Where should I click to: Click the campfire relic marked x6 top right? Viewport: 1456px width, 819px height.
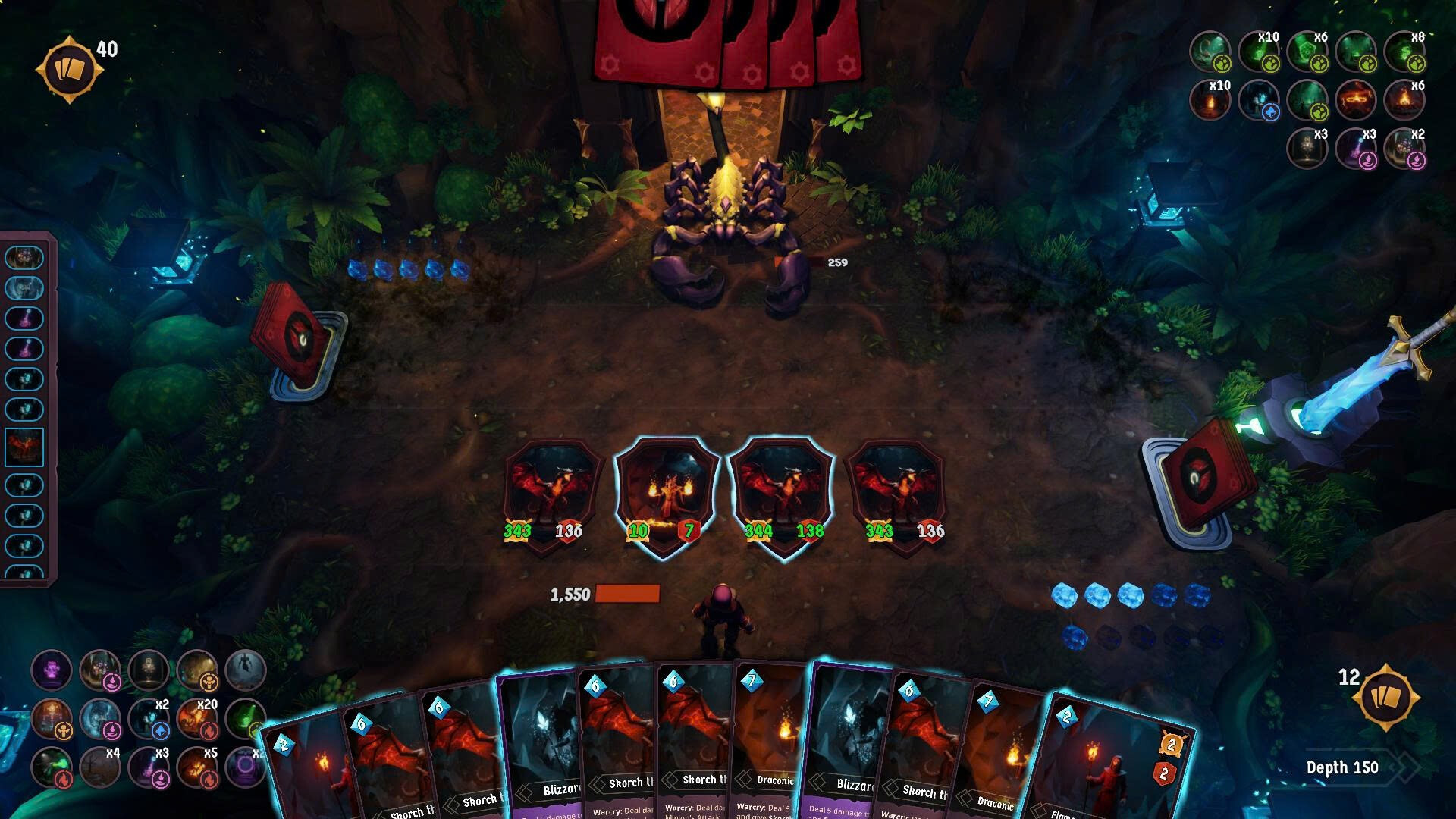pyautogui.click(x=1404, y=102)
